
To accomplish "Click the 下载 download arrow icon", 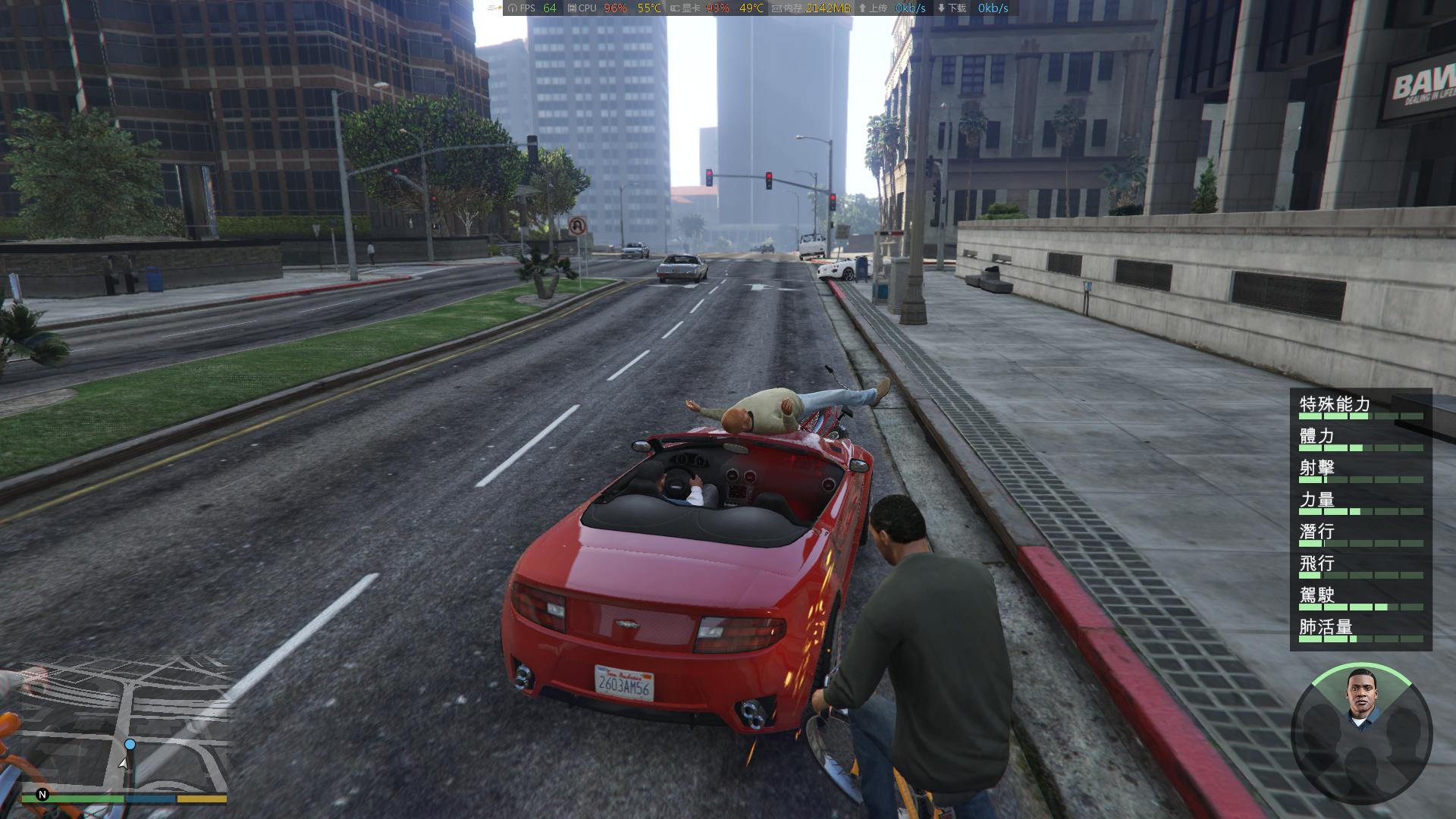I will click(940, 8).
